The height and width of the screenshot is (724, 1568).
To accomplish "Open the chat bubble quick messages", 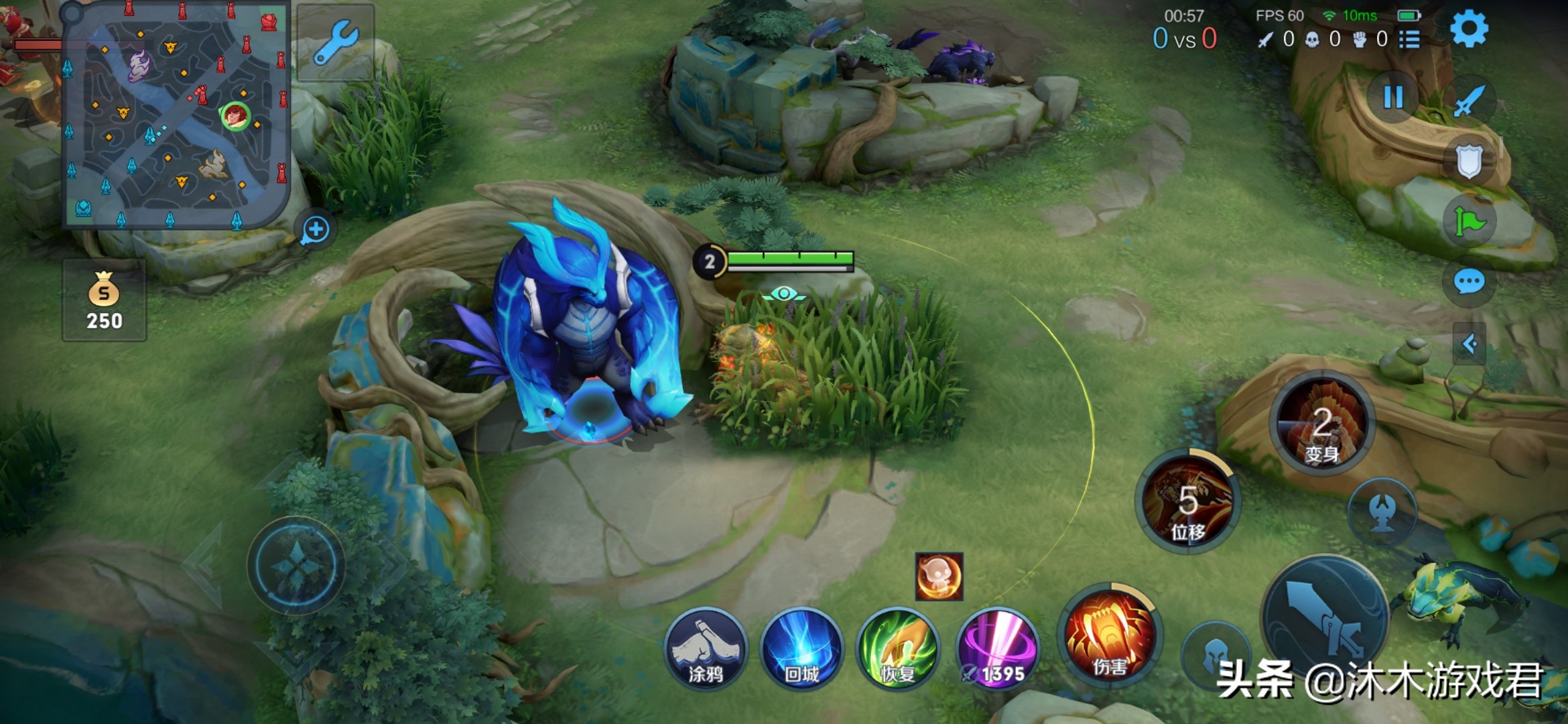I will [x=1469, y=282].
